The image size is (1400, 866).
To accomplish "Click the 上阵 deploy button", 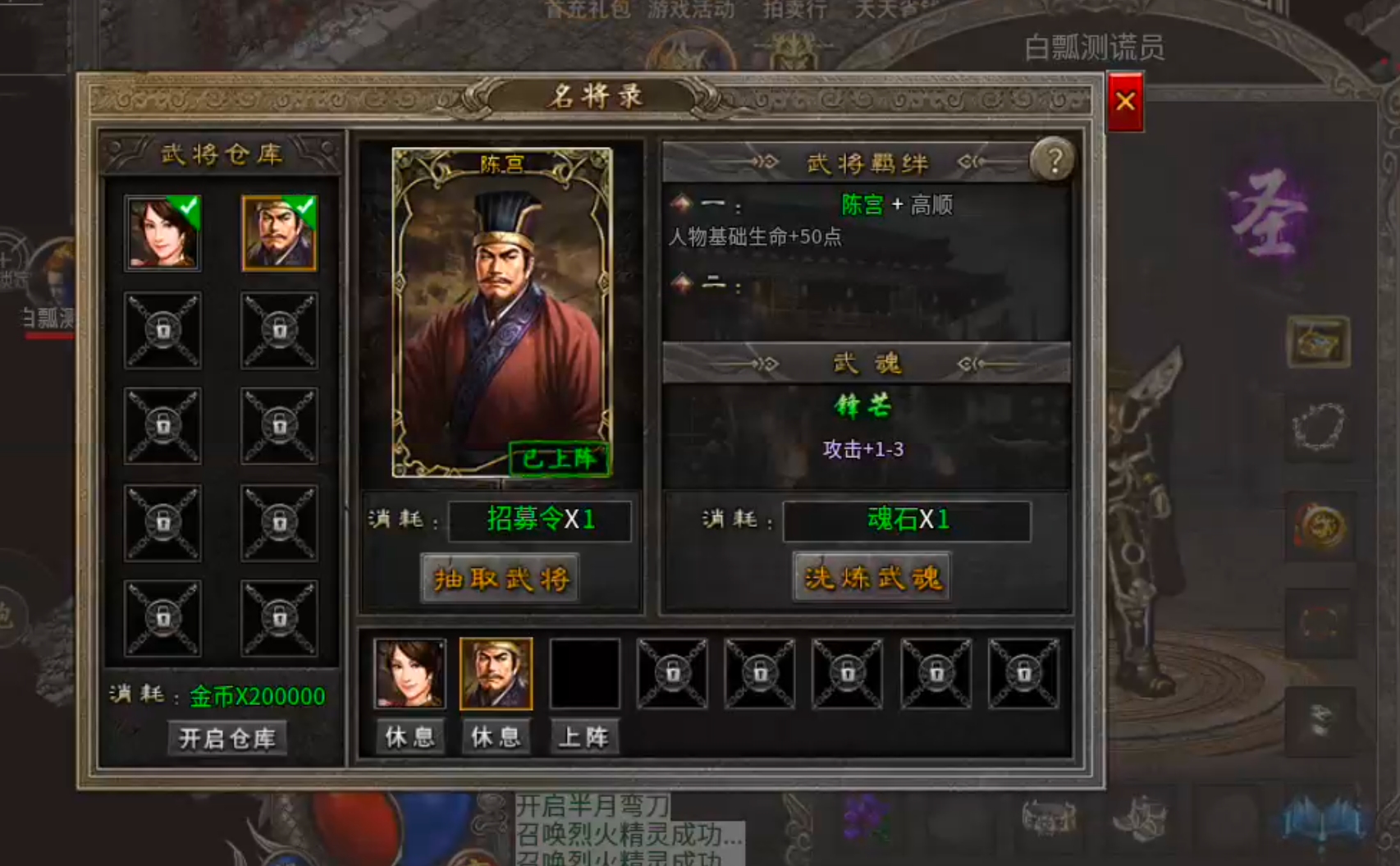I will 583,736.
